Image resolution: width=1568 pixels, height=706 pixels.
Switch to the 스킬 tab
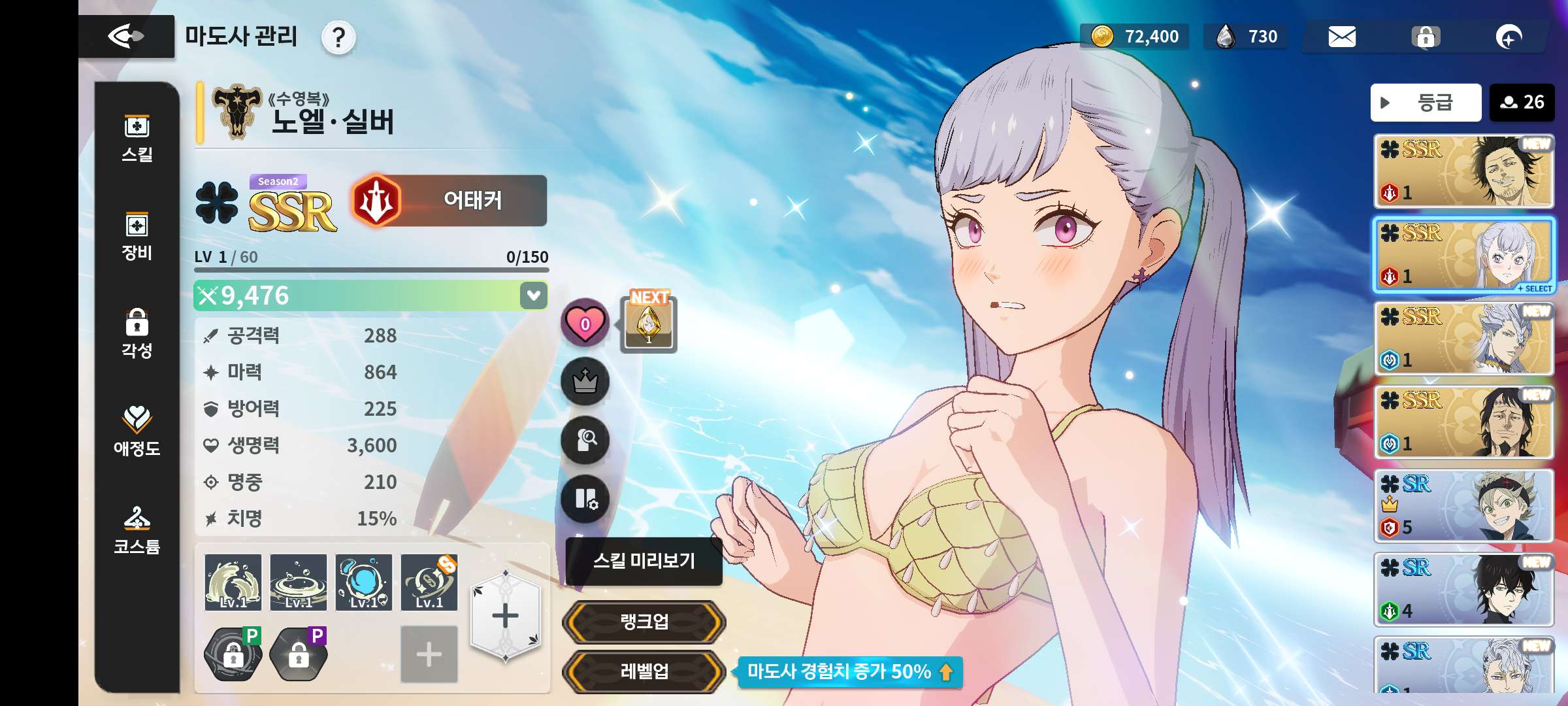coord(137,139)
